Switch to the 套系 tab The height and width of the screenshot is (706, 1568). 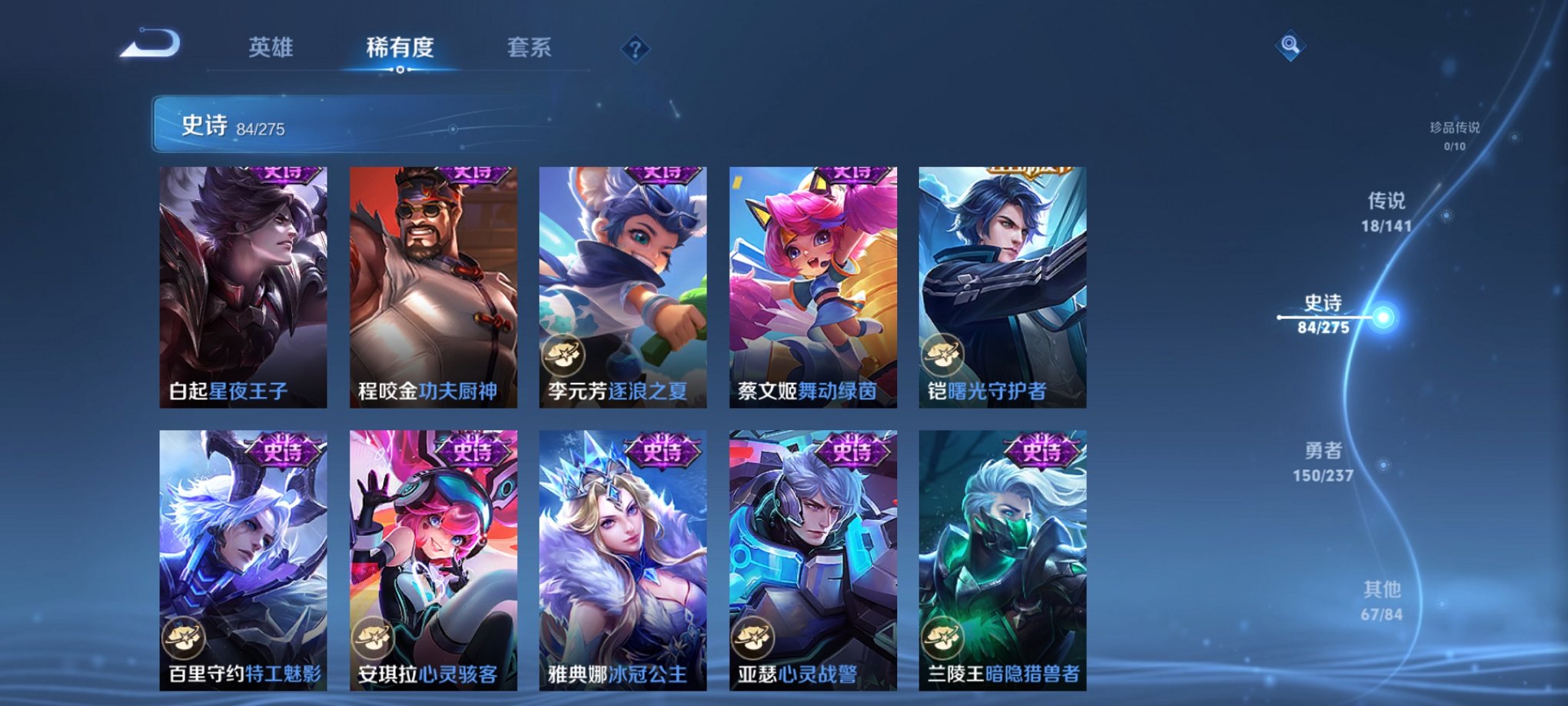[530, 48]
